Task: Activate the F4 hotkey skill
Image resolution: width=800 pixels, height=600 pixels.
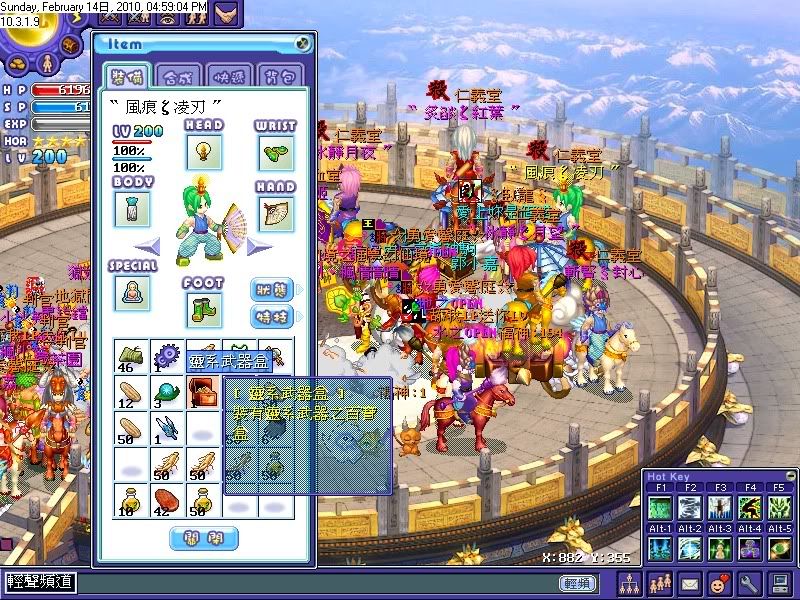Action: (x=751, y=507)
